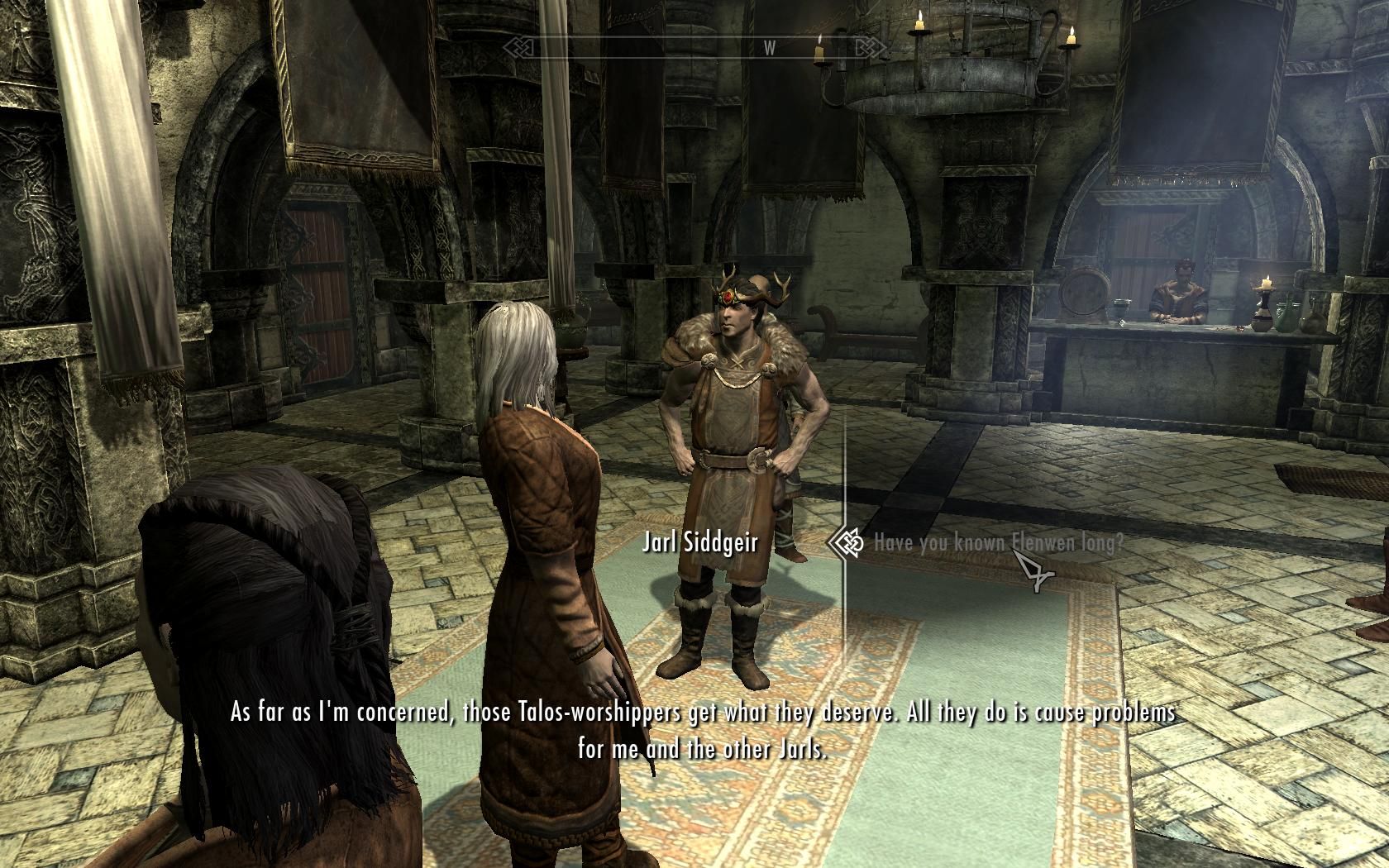Ask "Have you known Elenwen long?"
This screenshot has height=868, width=1389.
[998, 543]
